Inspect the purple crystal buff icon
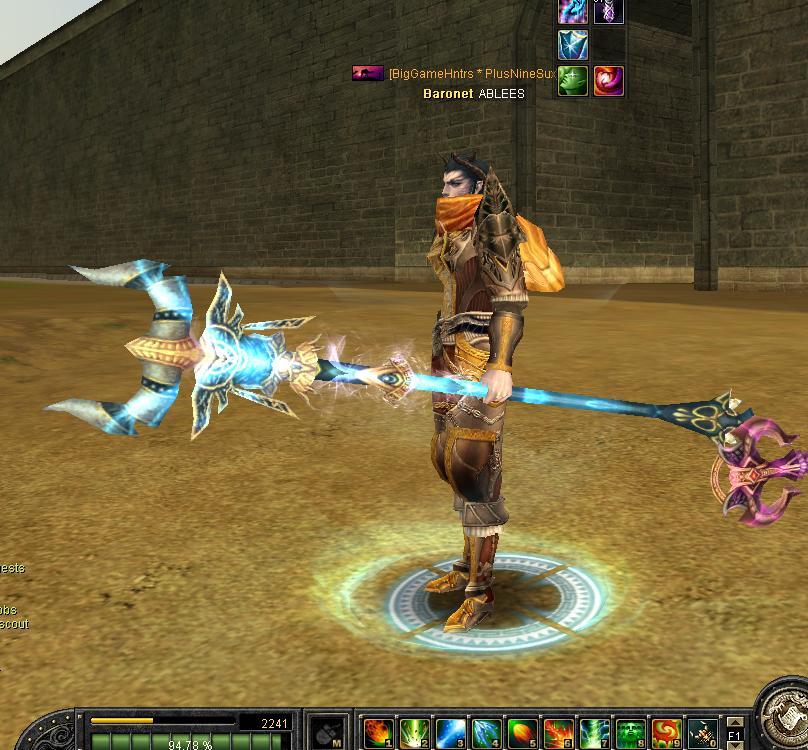808x750 pixels. (x=609, y=10)
